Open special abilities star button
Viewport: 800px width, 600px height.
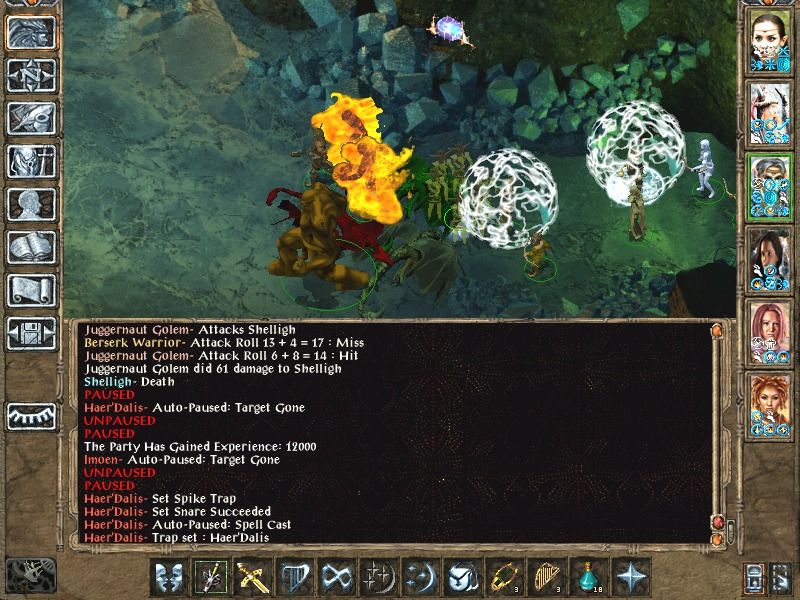click(631, 577)
